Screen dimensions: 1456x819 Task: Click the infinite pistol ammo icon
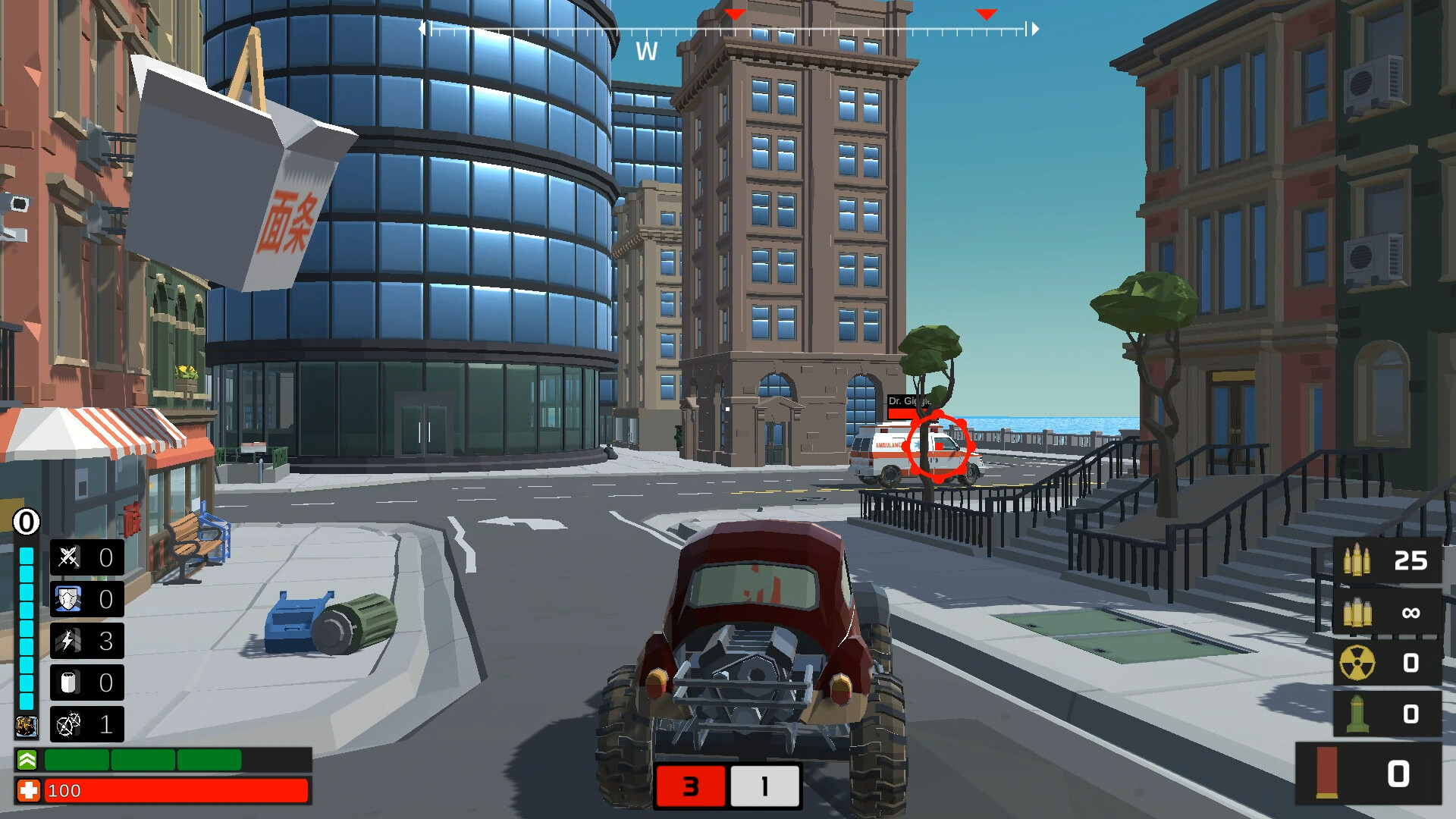click(1358, 612)
